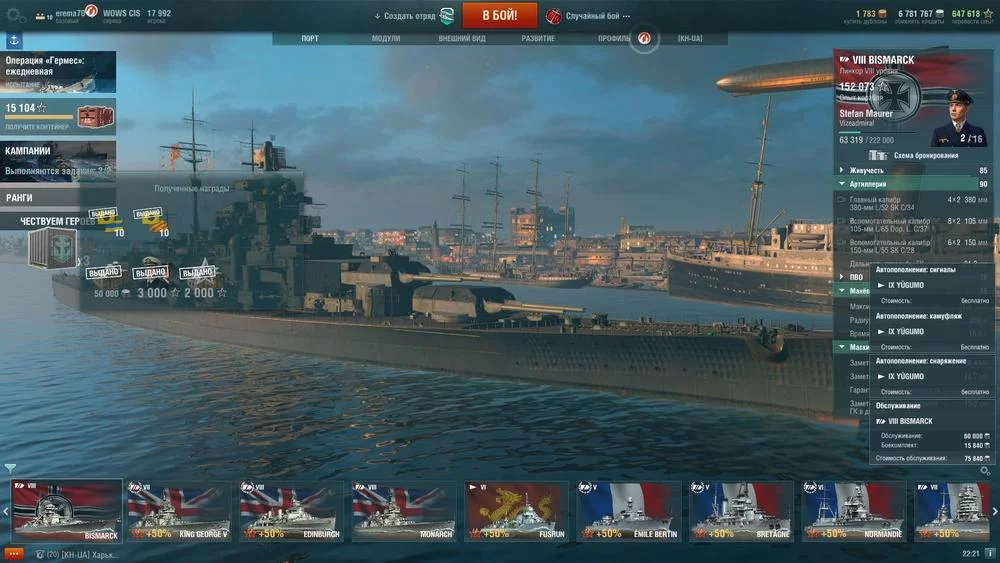
Task: Select the Monarch ship card
Action: click(x=403, y=511)
